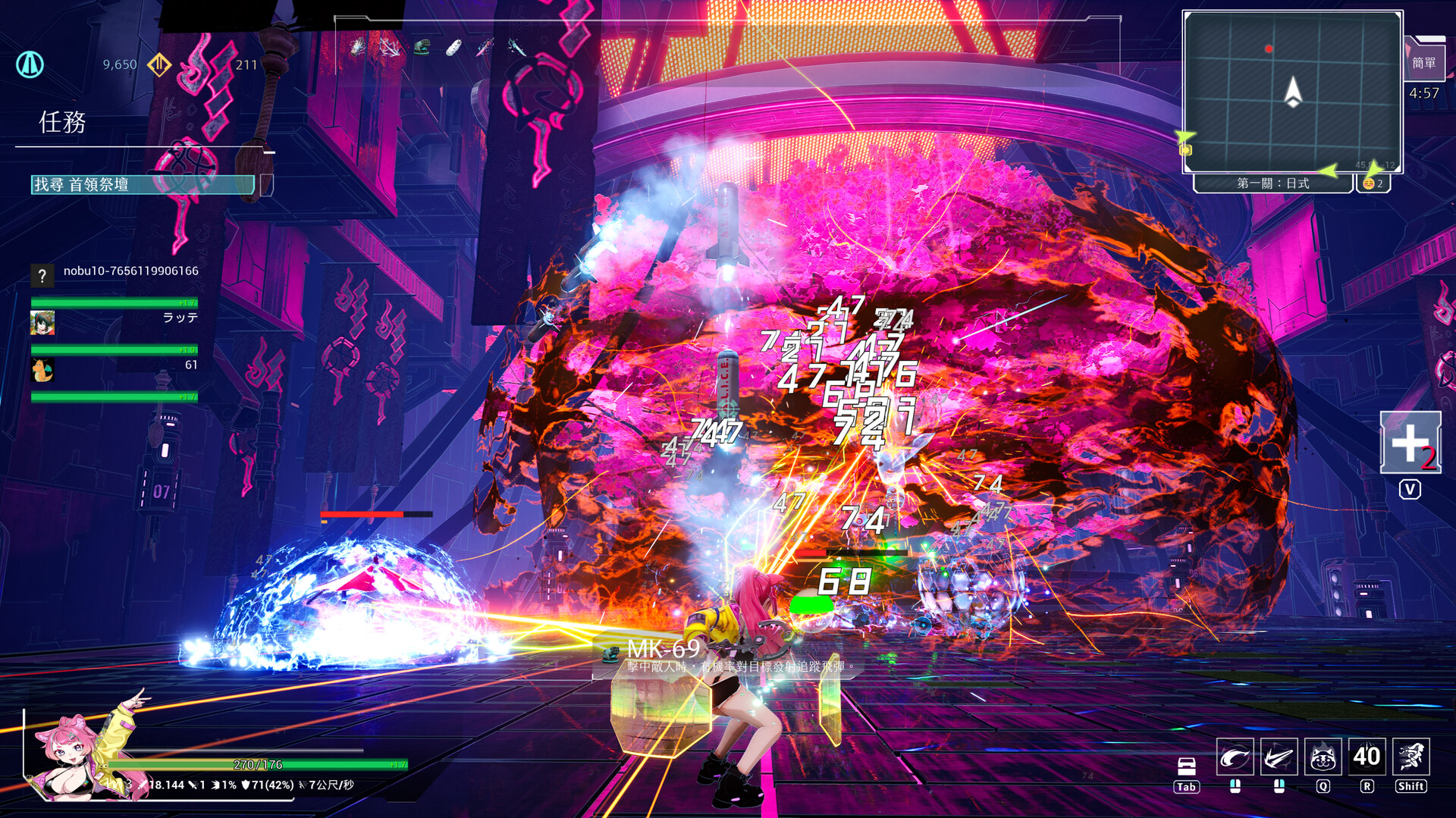
Task: Select the dash skill icon above Shift
Action: [1411, 757]
